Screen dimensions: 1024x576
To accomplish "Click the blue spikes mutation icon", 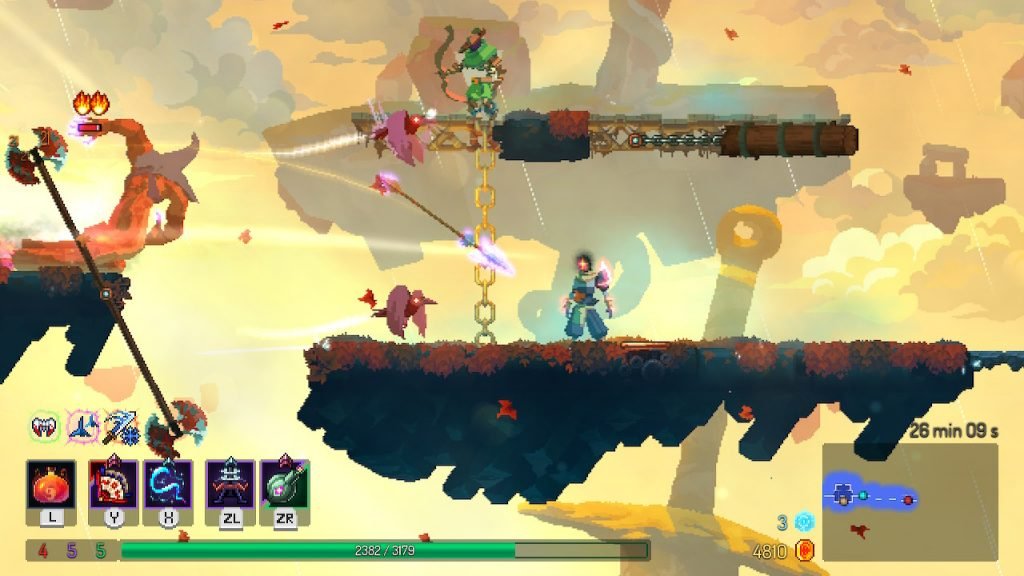I will tap(82, 427).
